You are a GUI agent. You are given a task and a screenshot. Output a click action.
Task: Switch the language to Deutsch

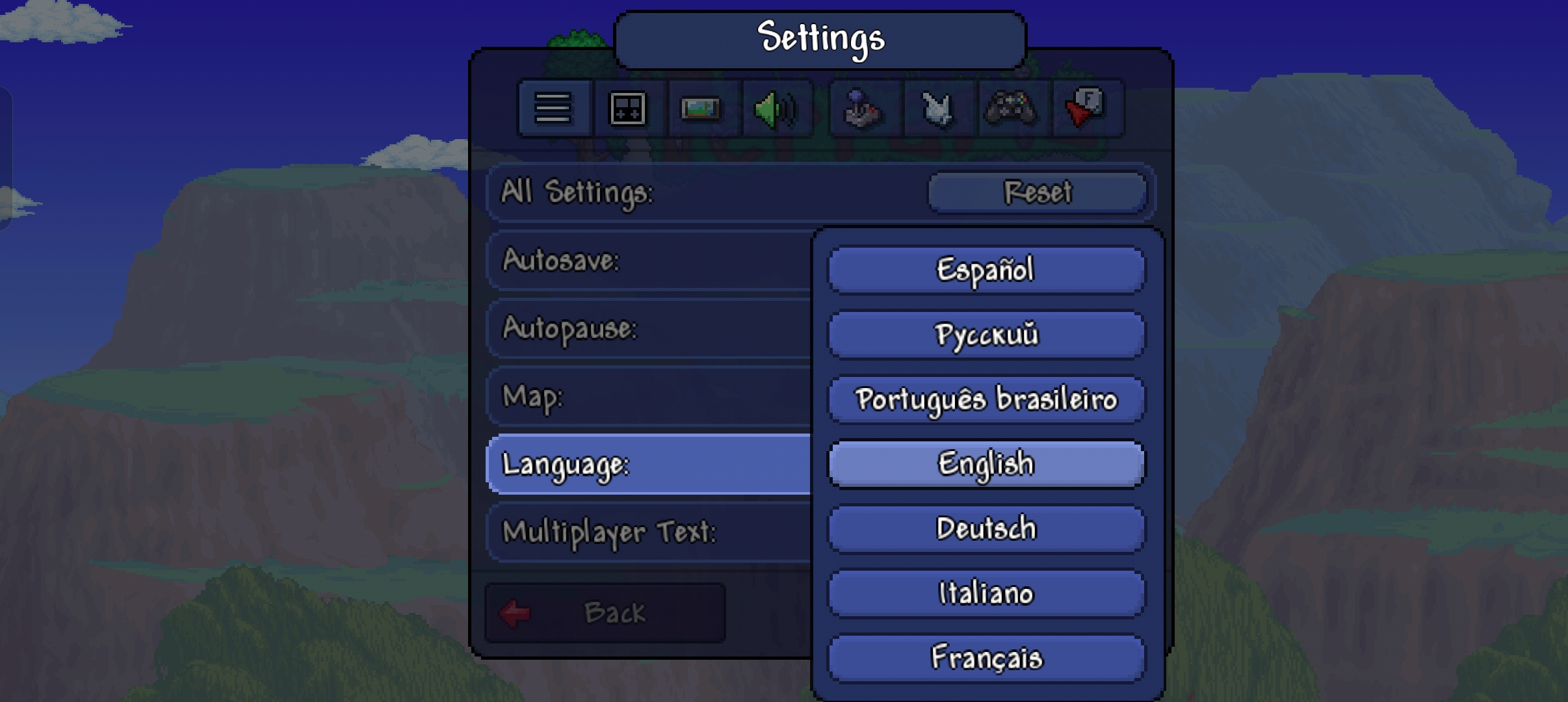click(986, 528)
